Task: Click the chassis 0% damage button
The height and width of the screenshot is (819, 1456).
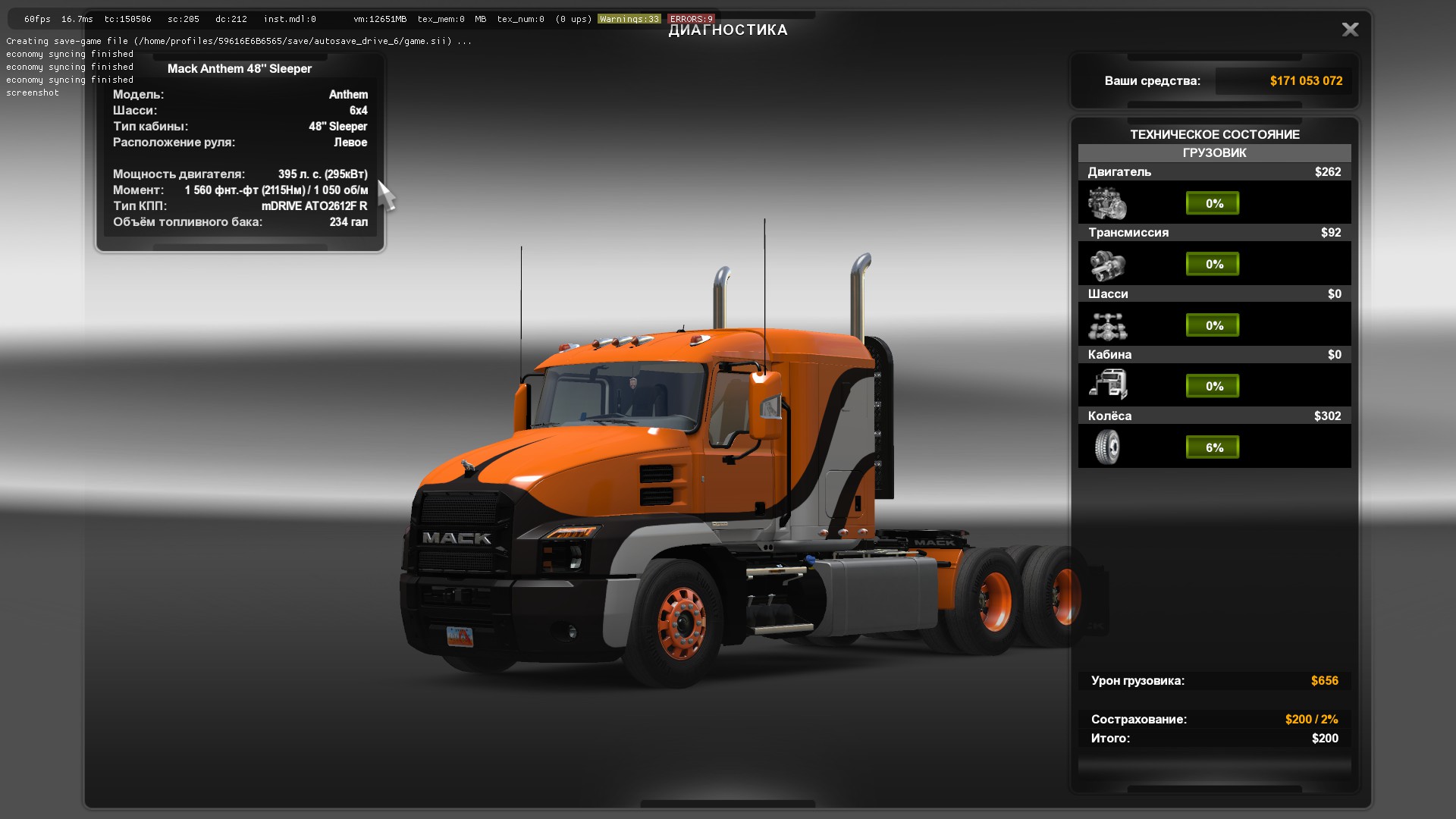Action: pyautogui.click(x=1213, y=325)
